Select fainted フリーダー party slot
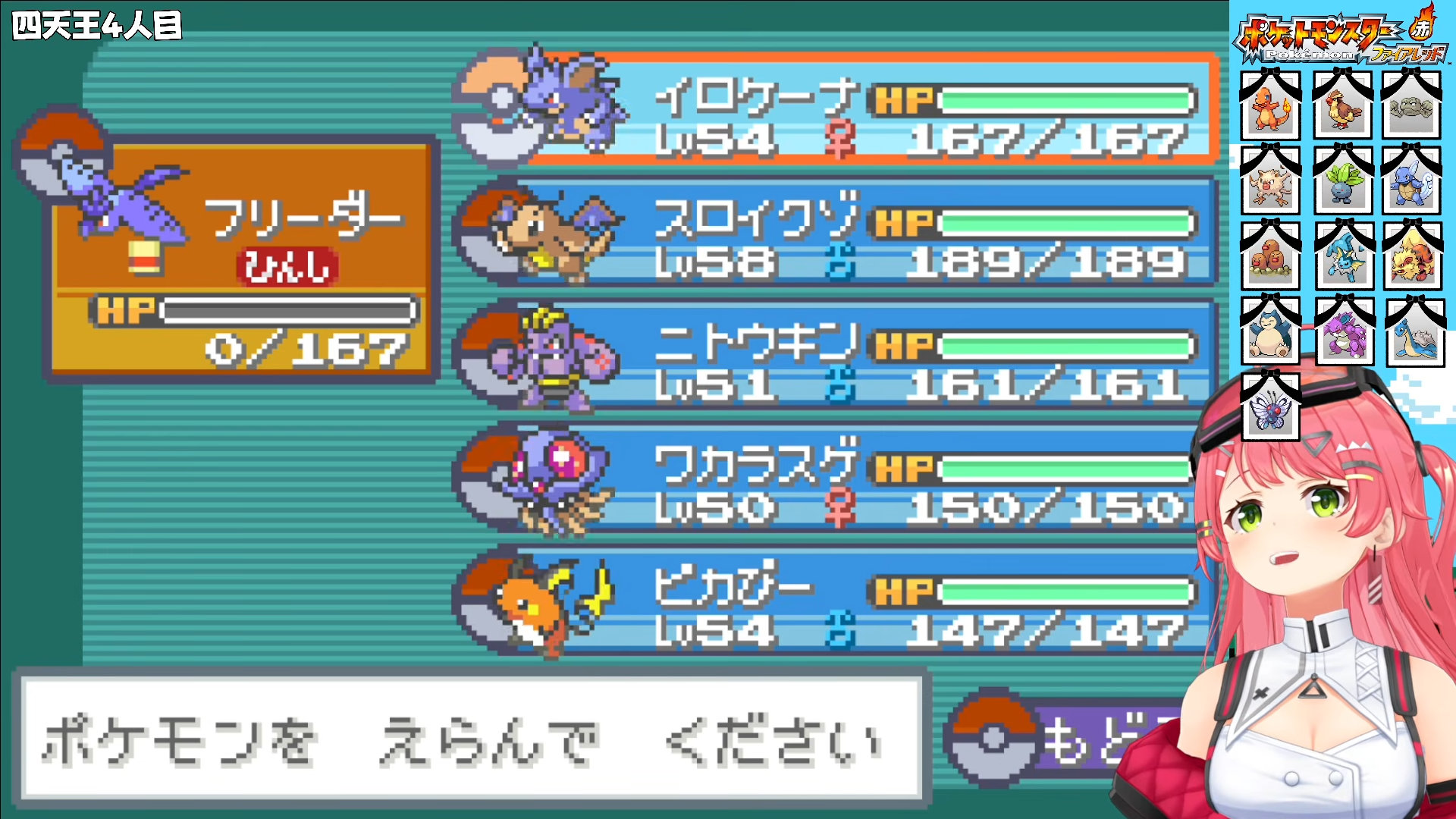 pos(241,258)
